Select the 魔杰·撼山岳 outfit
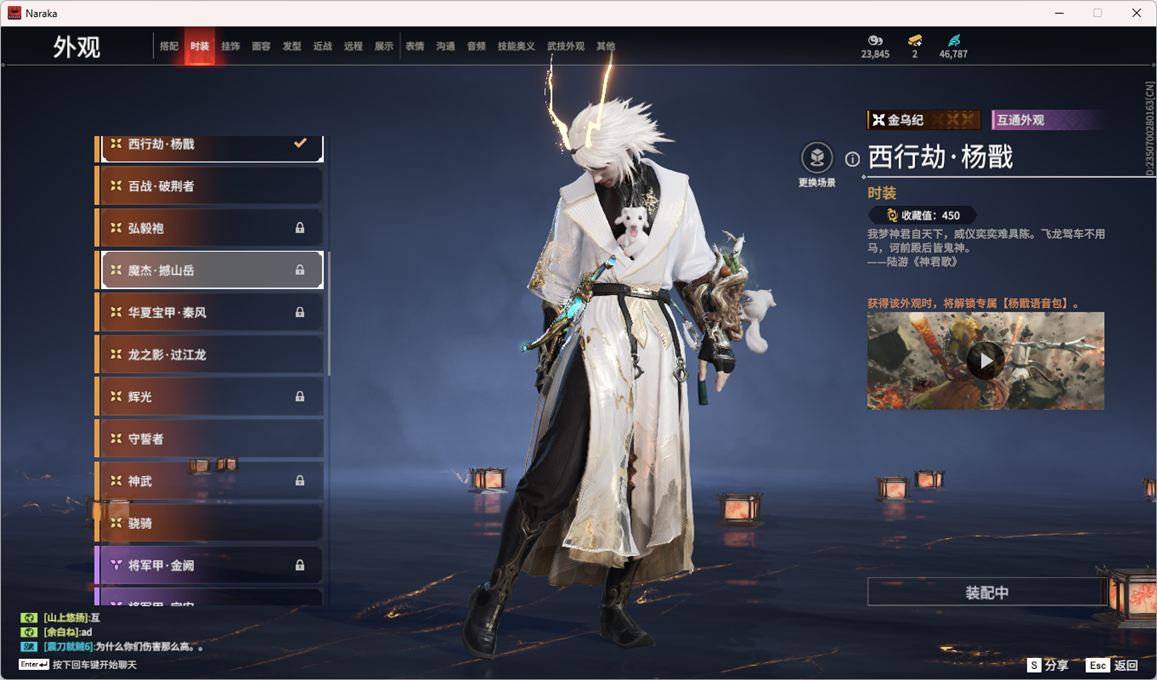This screenshot has width=1157, height=680. pyautogui.click(x=210, y=270)
